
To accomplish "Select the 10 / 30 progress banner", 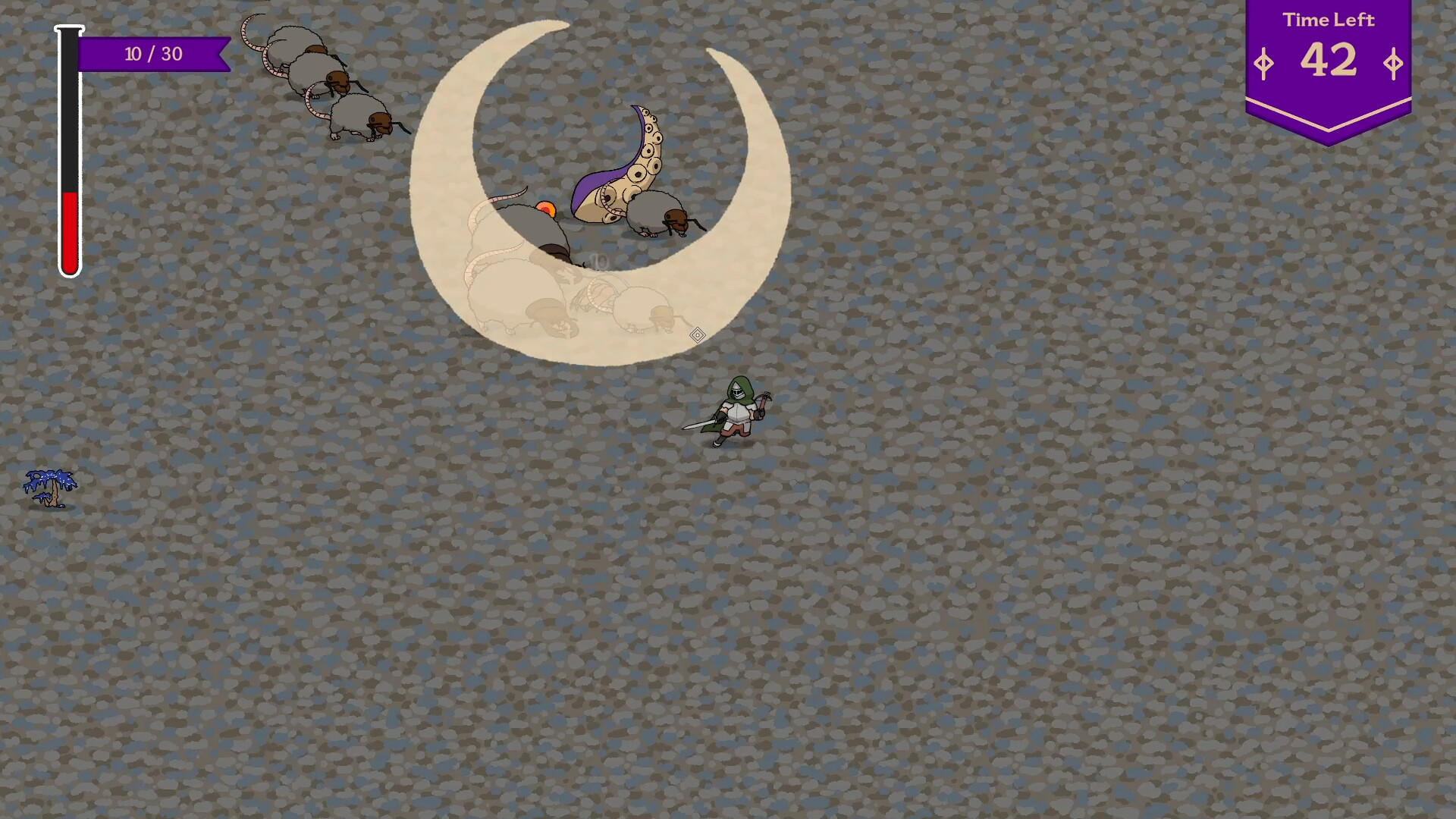I will [152, 54].
